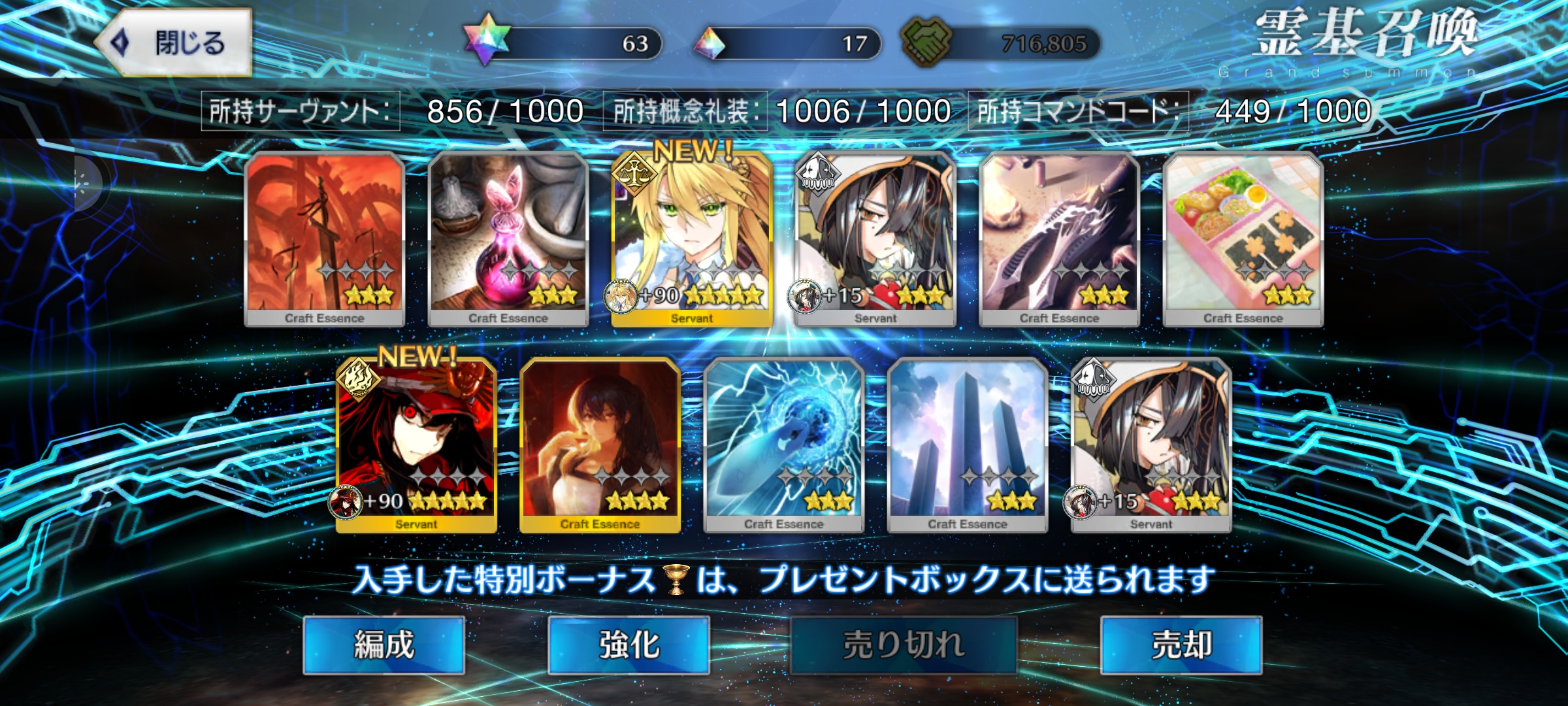View the new blonde five-star Servant card
Screen dimensions: 1568x706
692,239
